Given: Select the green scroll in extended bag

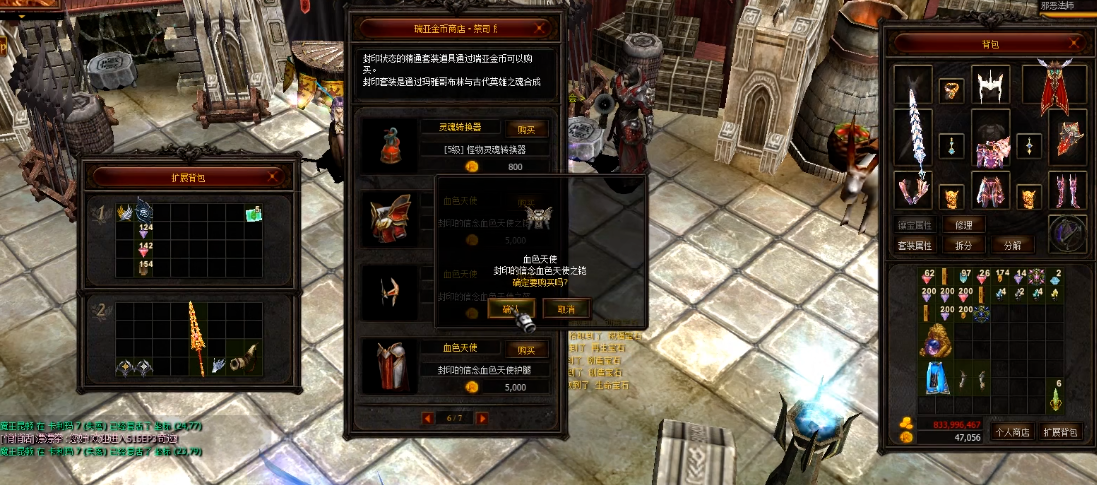Looking at the screenshot, I should click(254, 213).
